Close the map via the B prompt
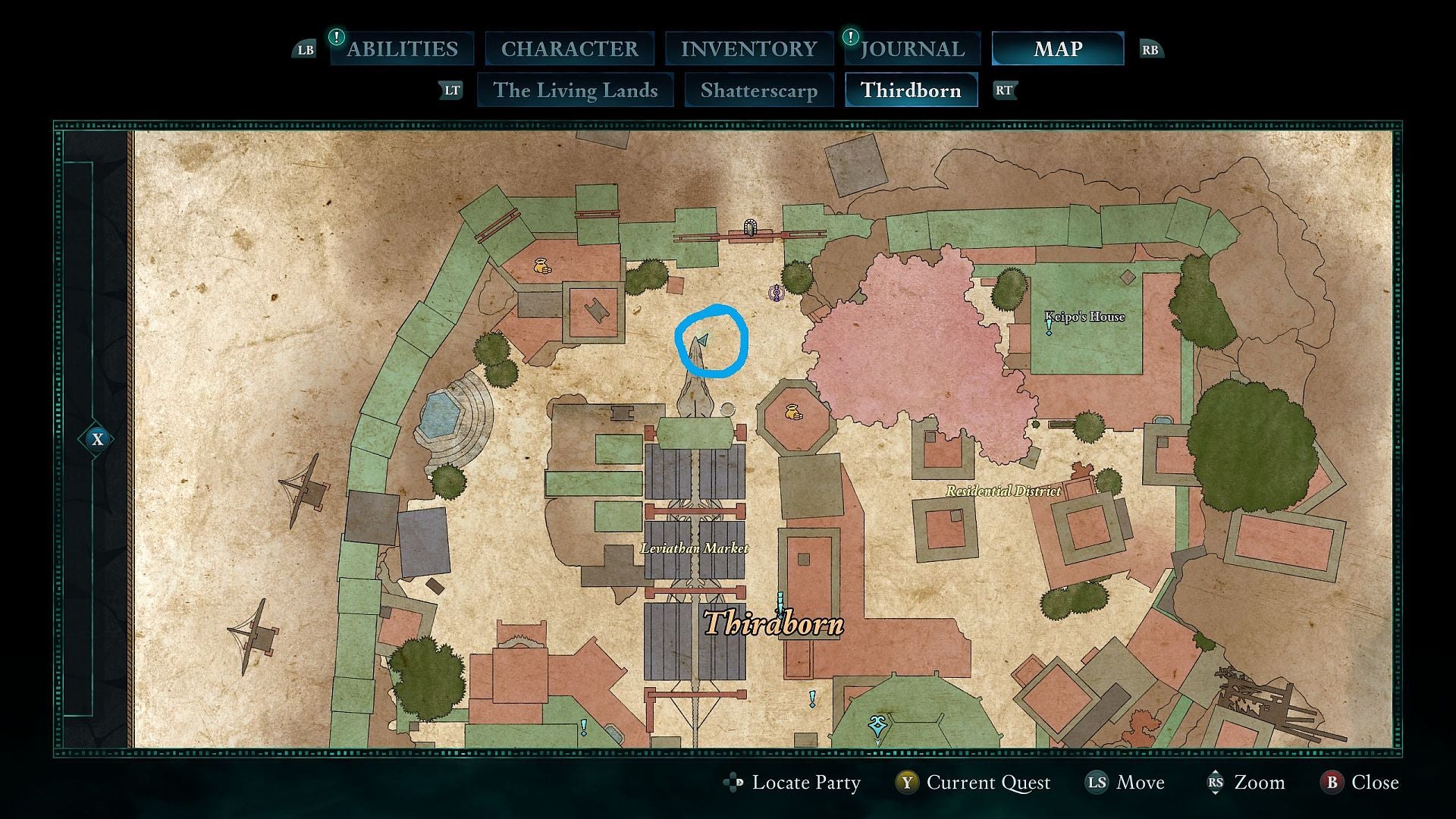 tap(1361, 783)
